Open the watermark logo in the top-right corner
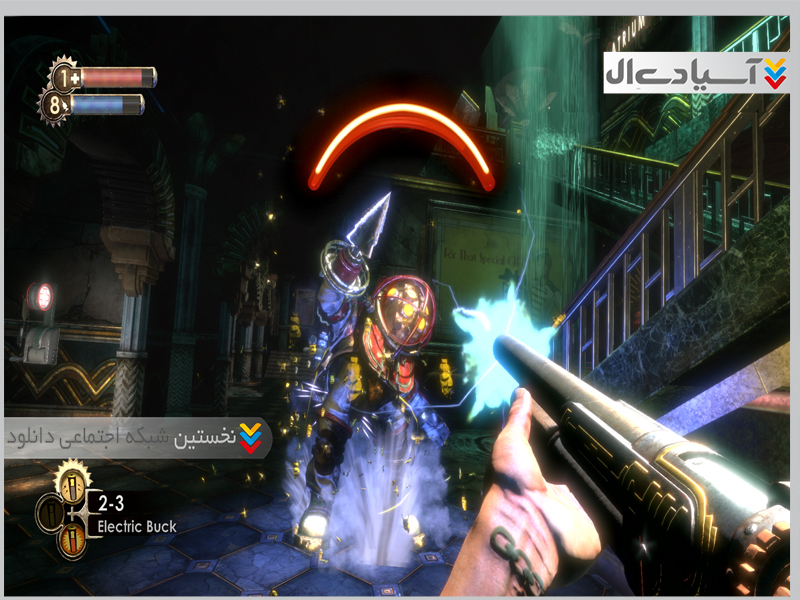 pos(695,72)
